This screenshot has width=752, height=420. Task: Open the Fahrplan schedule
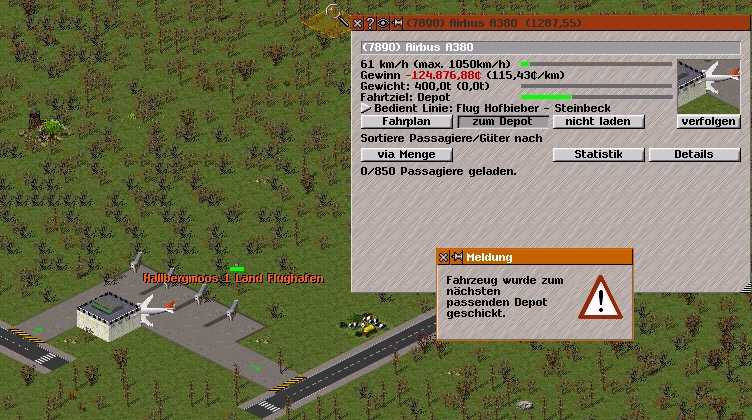(399, 121)
